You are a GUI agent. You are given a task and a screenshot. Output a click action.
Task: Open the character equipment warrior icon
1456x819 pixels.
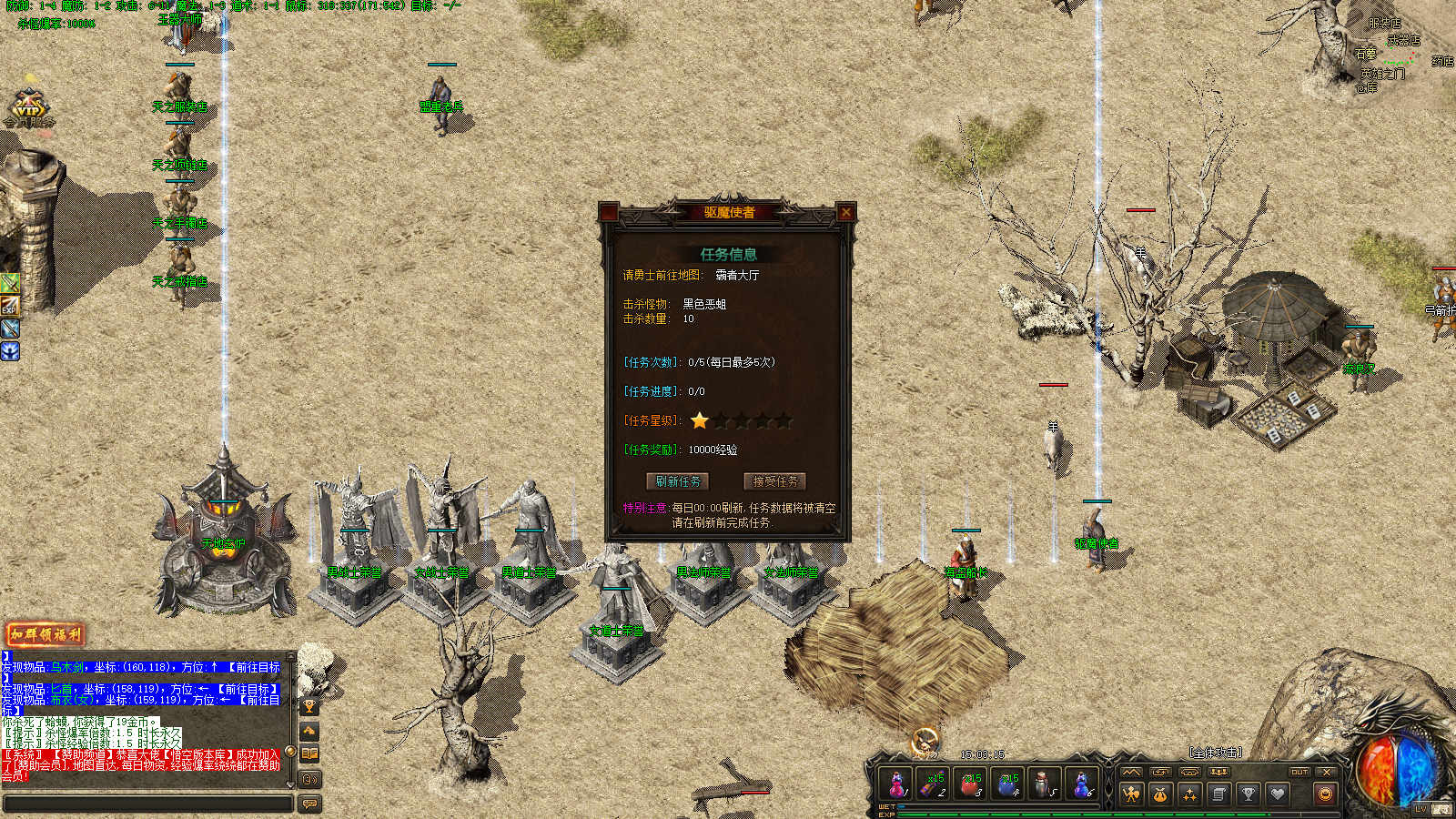point(1131,794)
